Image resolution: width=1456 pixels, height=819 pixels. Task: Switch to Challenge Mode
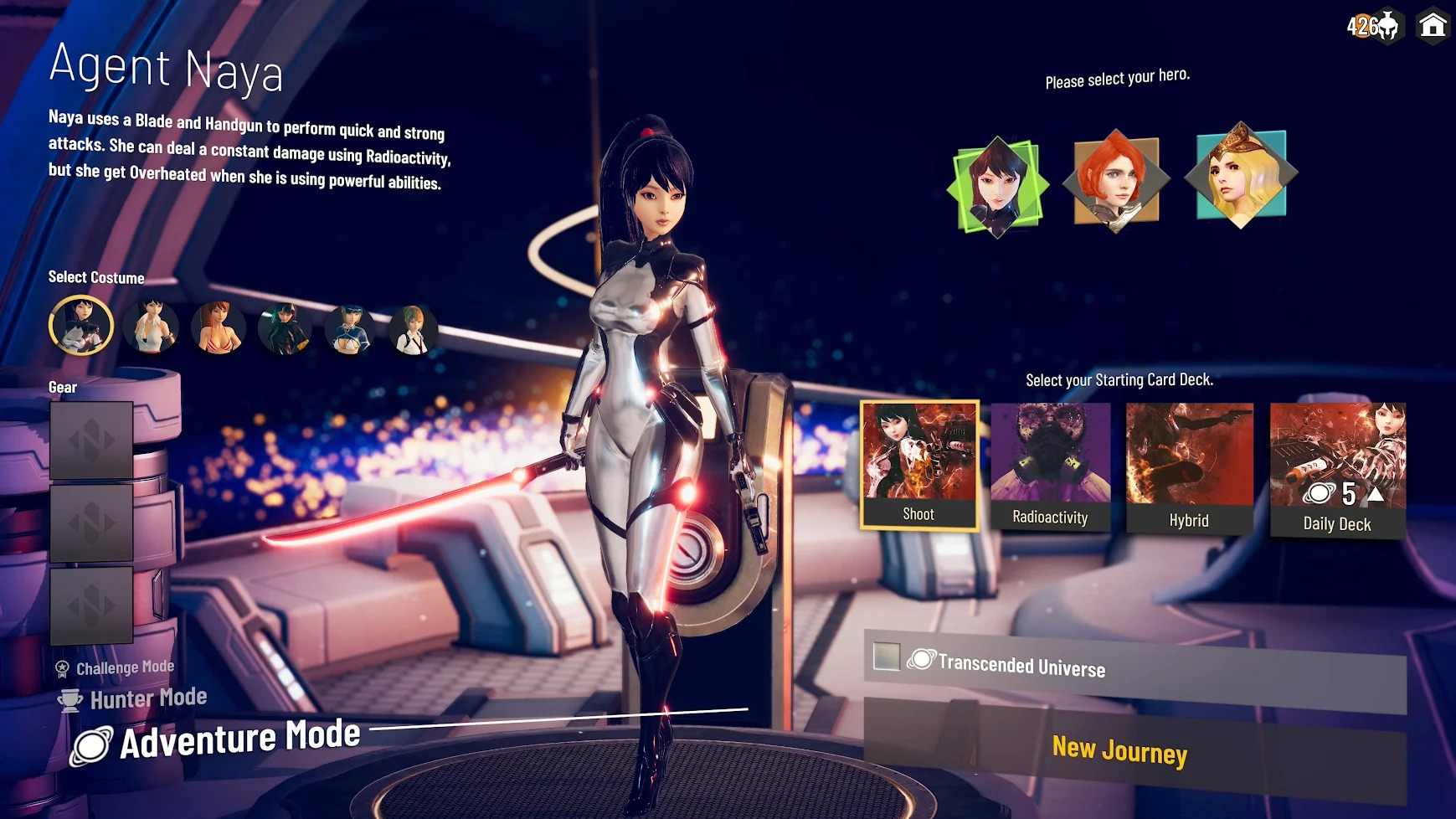click(x=125, y=668)
